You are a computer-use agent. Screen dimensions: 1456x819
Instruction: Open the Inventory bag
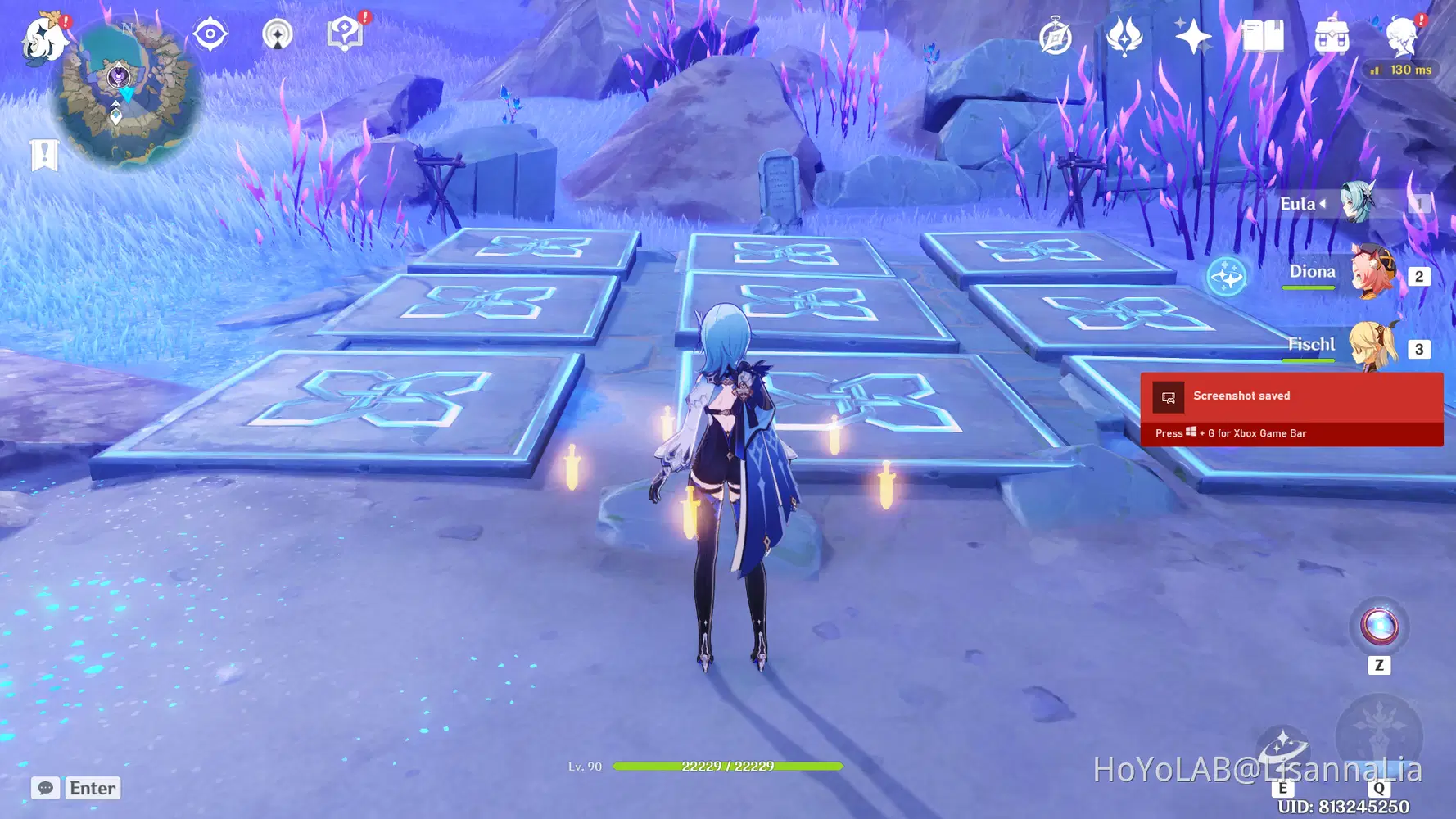click(x=1332, y=34)
